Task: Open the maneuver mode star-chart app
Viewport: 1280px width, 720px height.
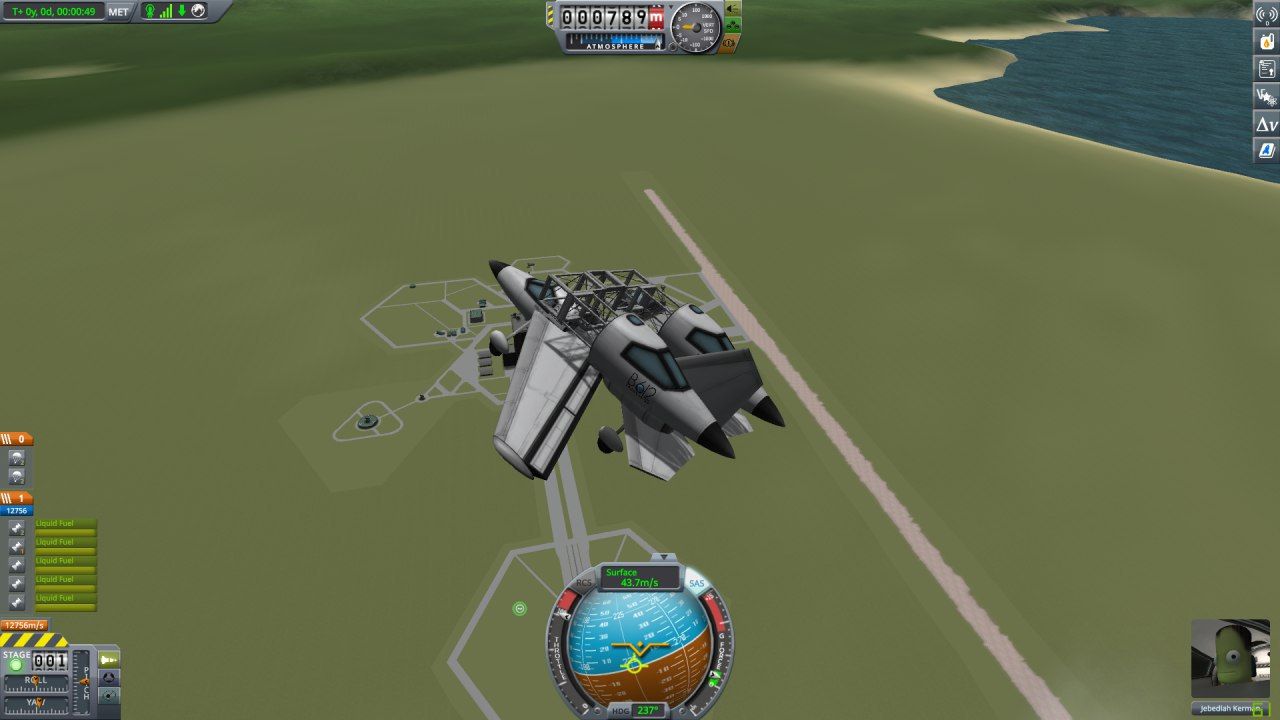Action: click(x=1267, y=96)
